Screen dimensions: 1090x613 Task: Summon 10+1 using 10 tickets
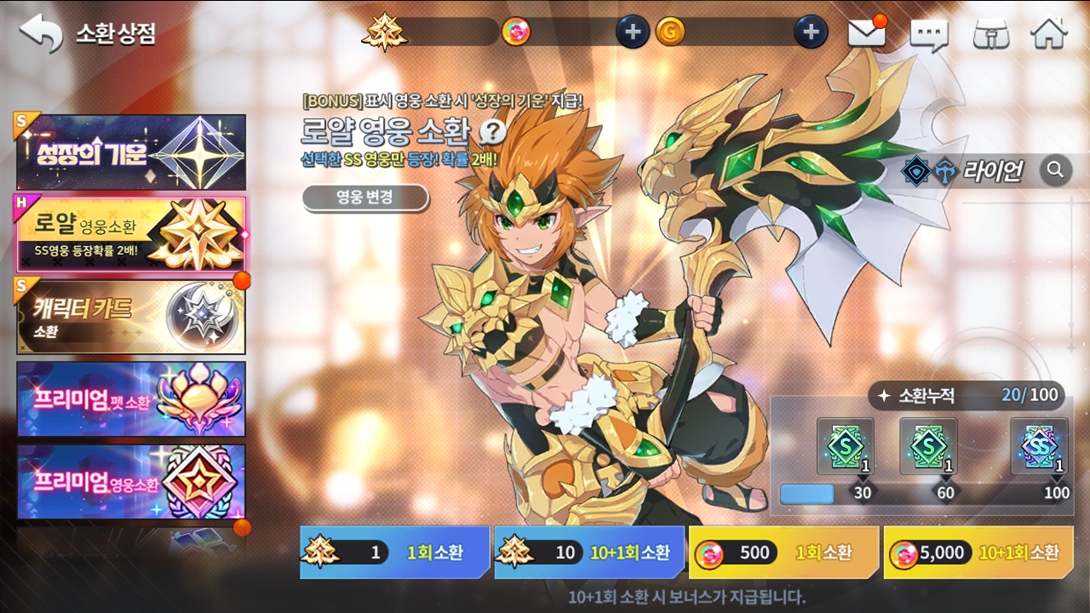pyautogui.click(x=589, y=553)
